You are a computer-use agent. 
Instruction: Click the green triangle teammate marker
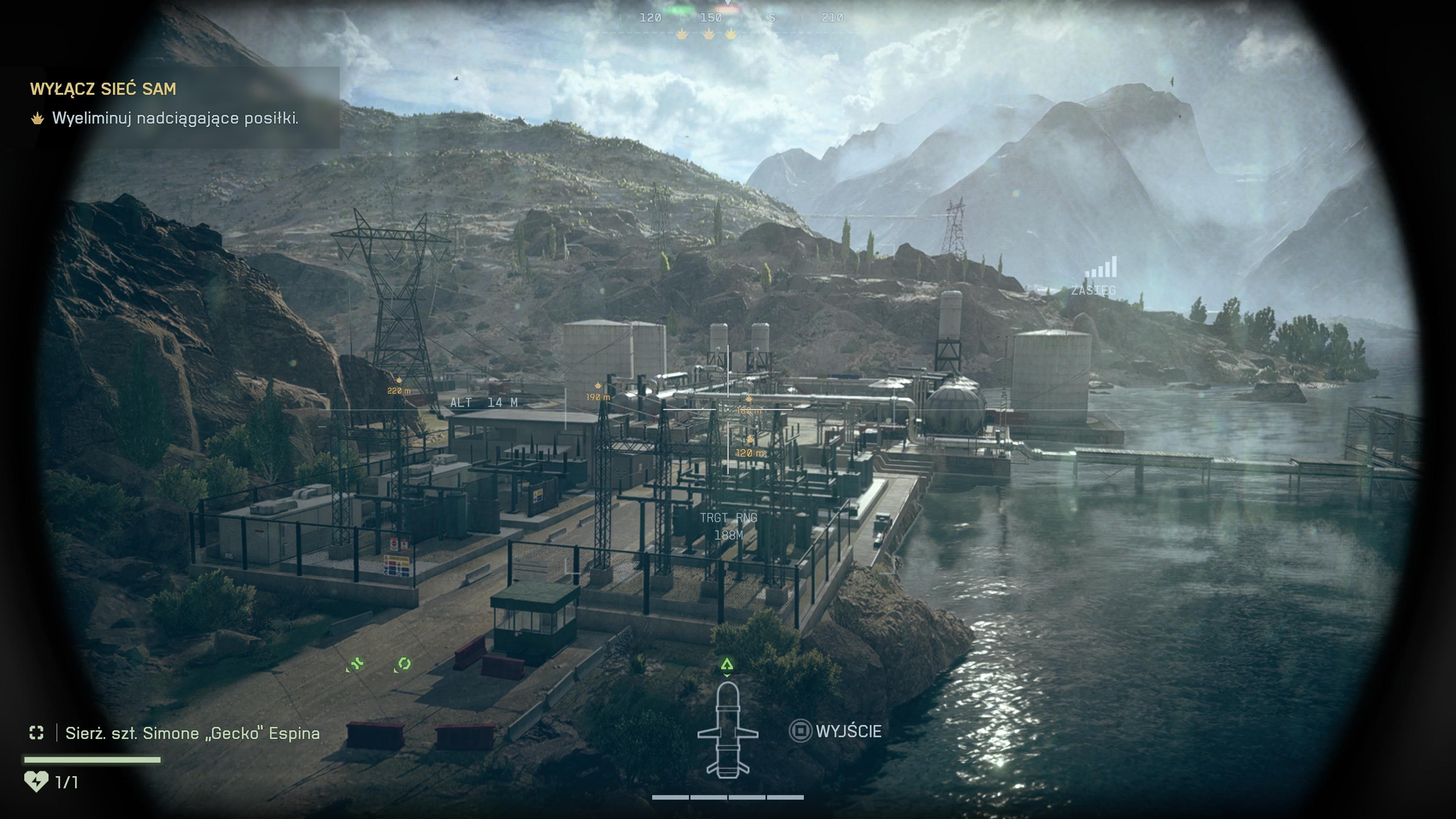pos(727,665)
